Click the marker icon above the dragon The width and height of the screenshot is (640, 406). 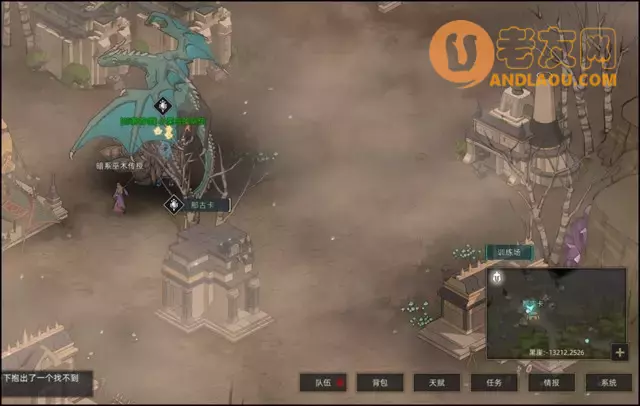164,105
